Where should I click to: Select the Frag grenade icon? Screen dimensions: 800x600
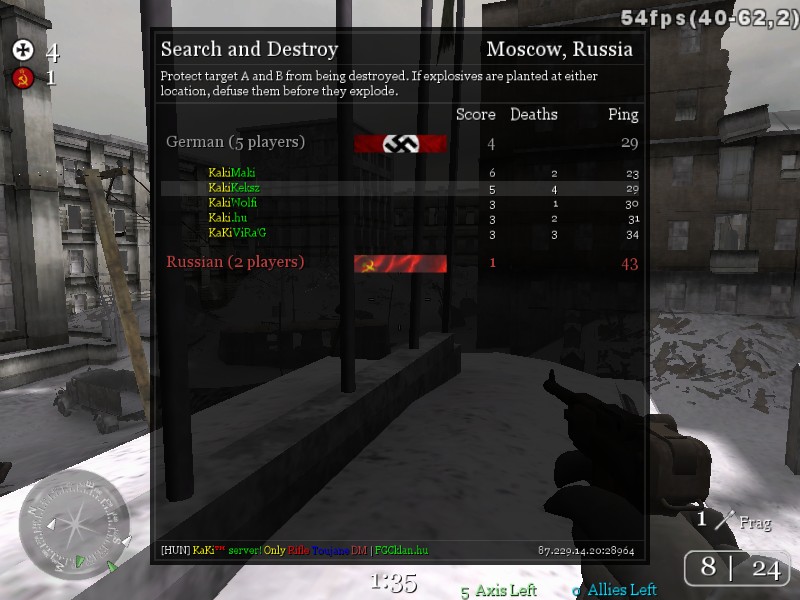pyautogui.click(x=724, y=519)
